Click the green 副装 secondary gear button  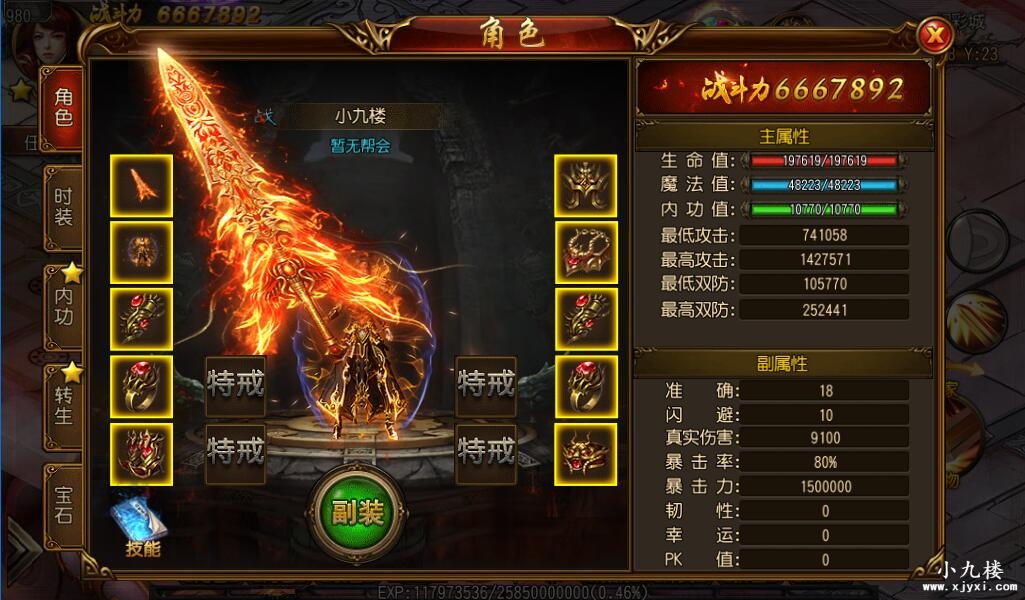coord(357,513)
